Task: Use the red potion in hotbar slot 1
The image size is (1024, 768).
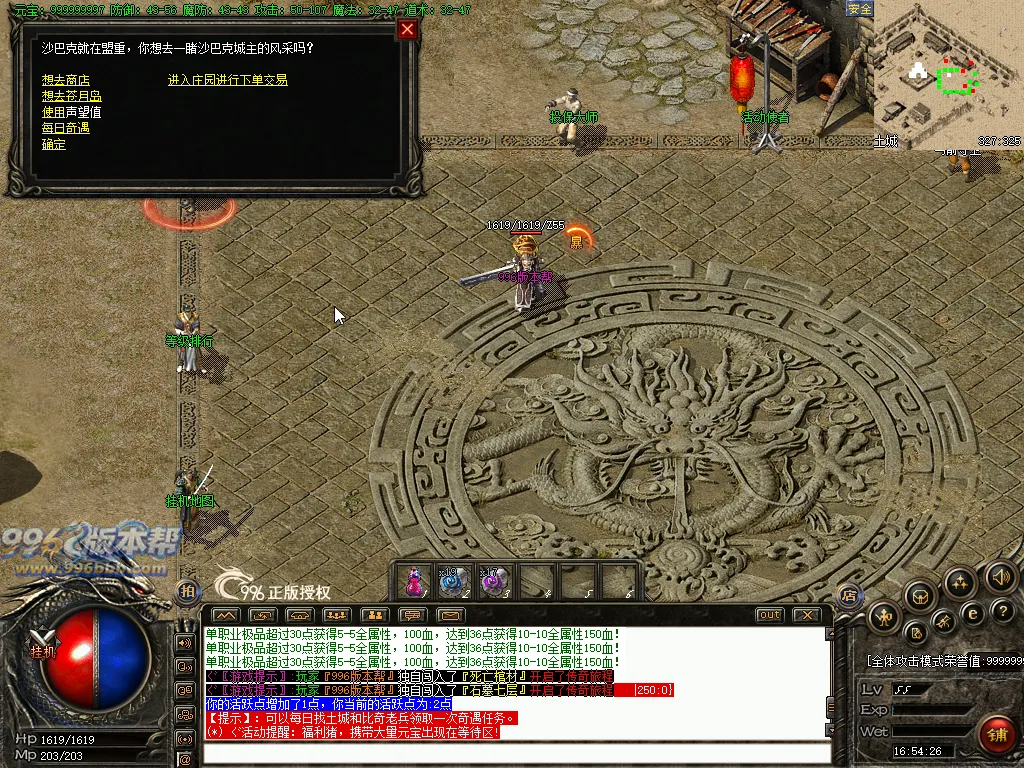Action: click(413, 581)
